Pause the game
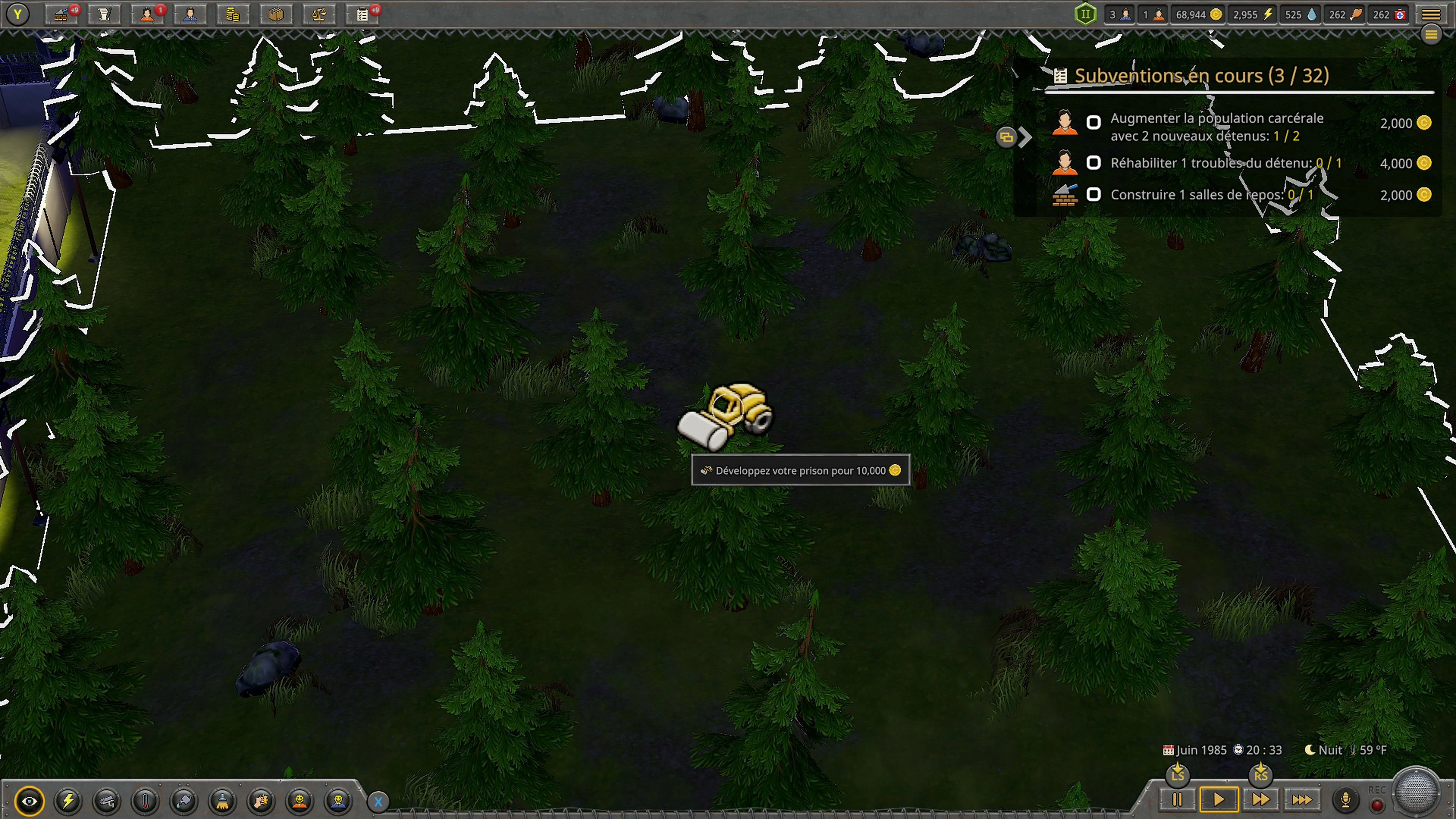Screen dimensions: 1456x819 (x=1177, y=800)
